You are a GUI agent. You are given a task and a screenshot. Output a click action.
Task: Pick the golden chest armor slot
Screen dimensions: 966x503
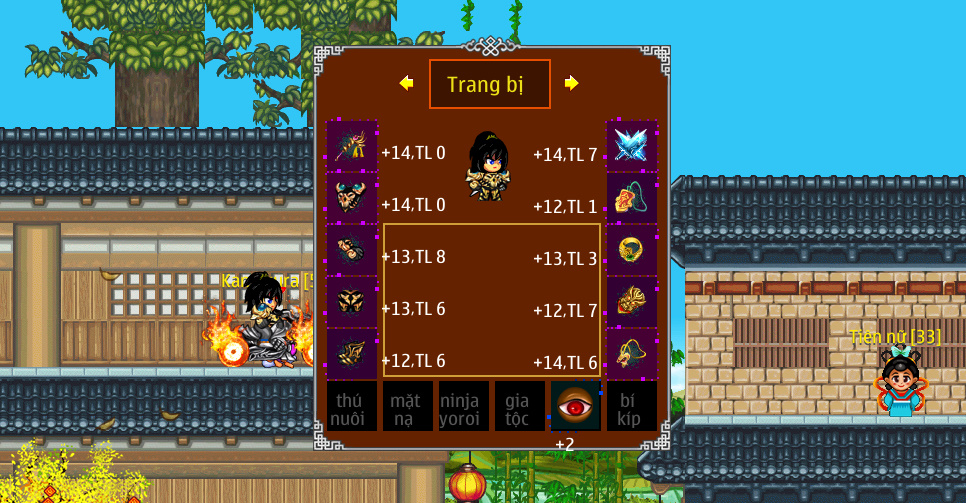[352, 302]
